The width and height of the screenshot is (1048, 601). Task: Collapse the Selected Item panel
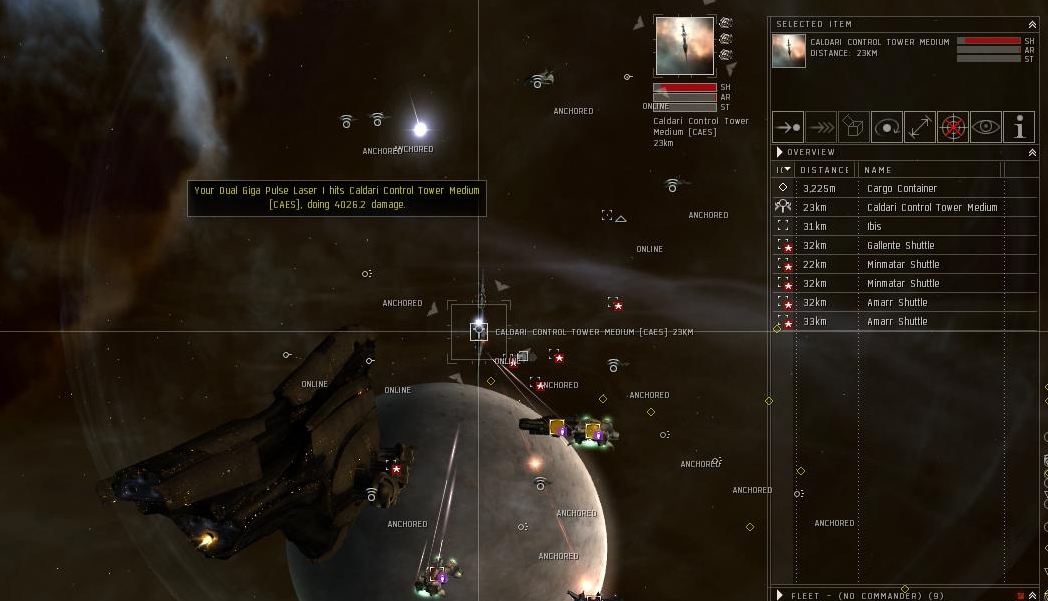coord(1032,24)
